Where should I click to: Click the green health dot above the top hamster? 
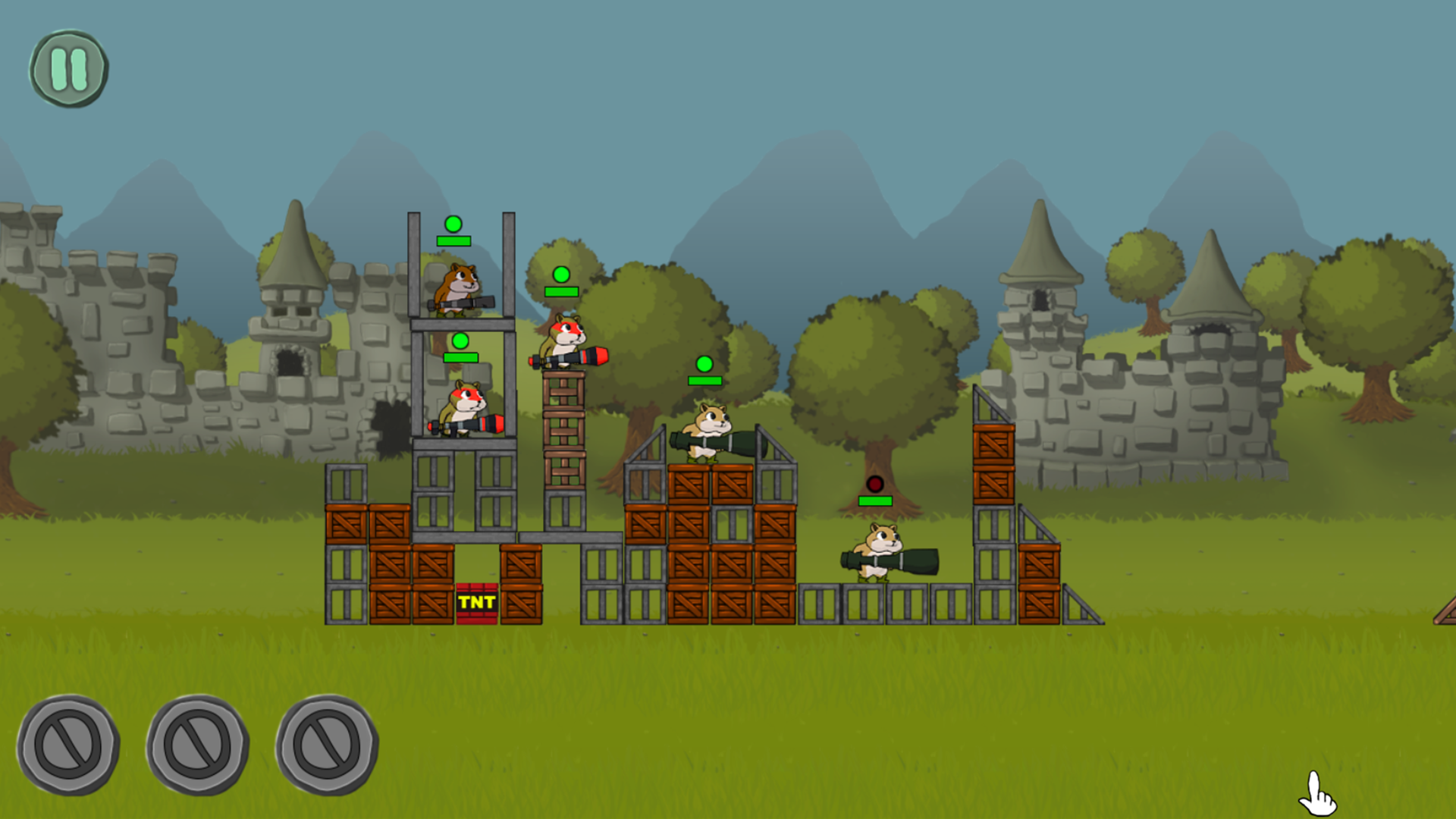click(453, 225)
